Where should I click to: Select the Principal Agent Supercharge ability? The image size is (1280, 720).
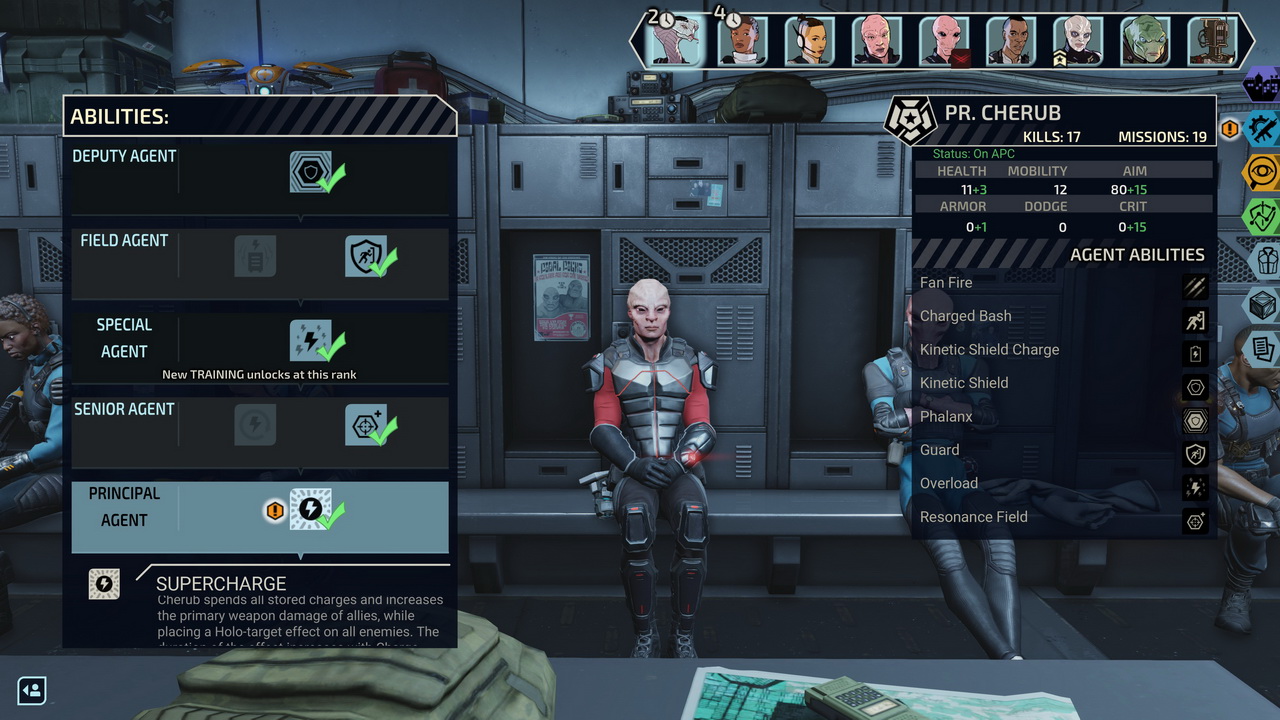(x=310, y=510)
